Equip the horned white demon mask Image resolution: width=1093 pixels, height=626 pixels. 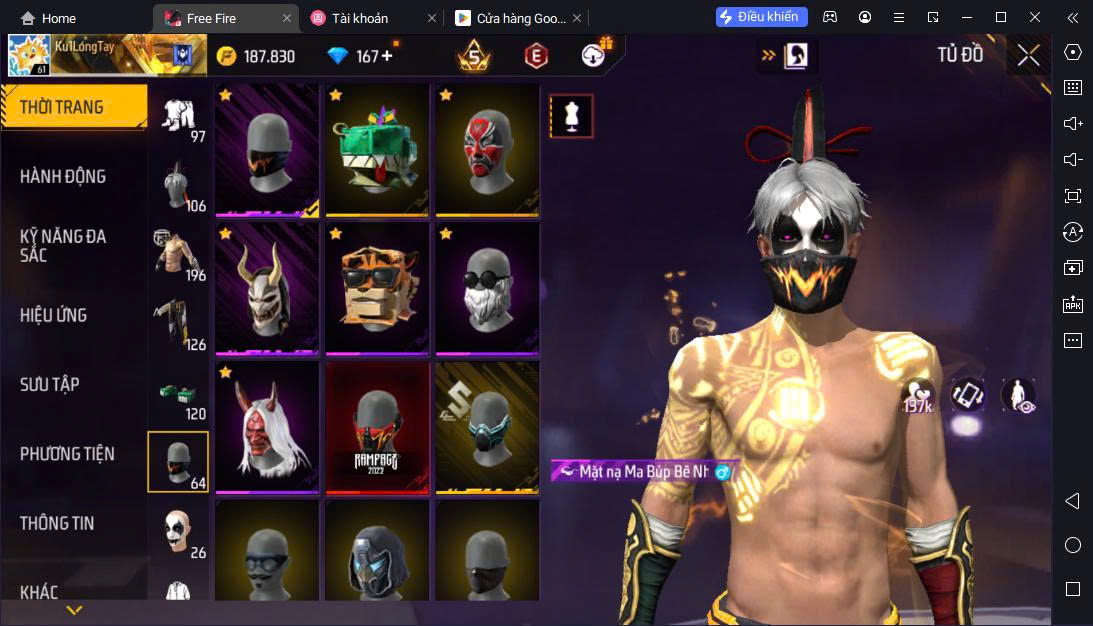click(267, 288)
